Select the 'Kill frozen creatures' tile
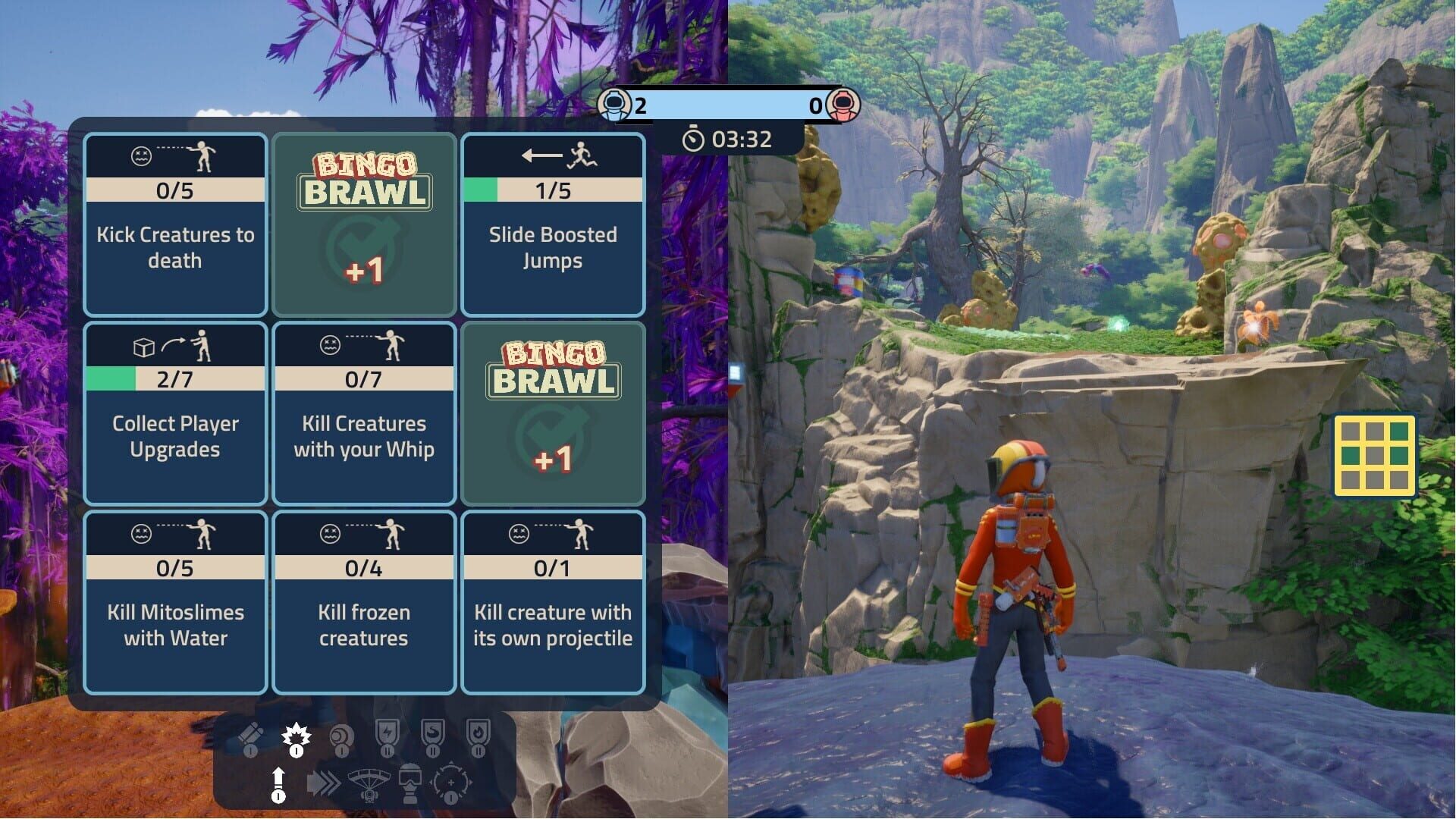Viewport: 1456px width, 819px height. (x=364, y=603)
